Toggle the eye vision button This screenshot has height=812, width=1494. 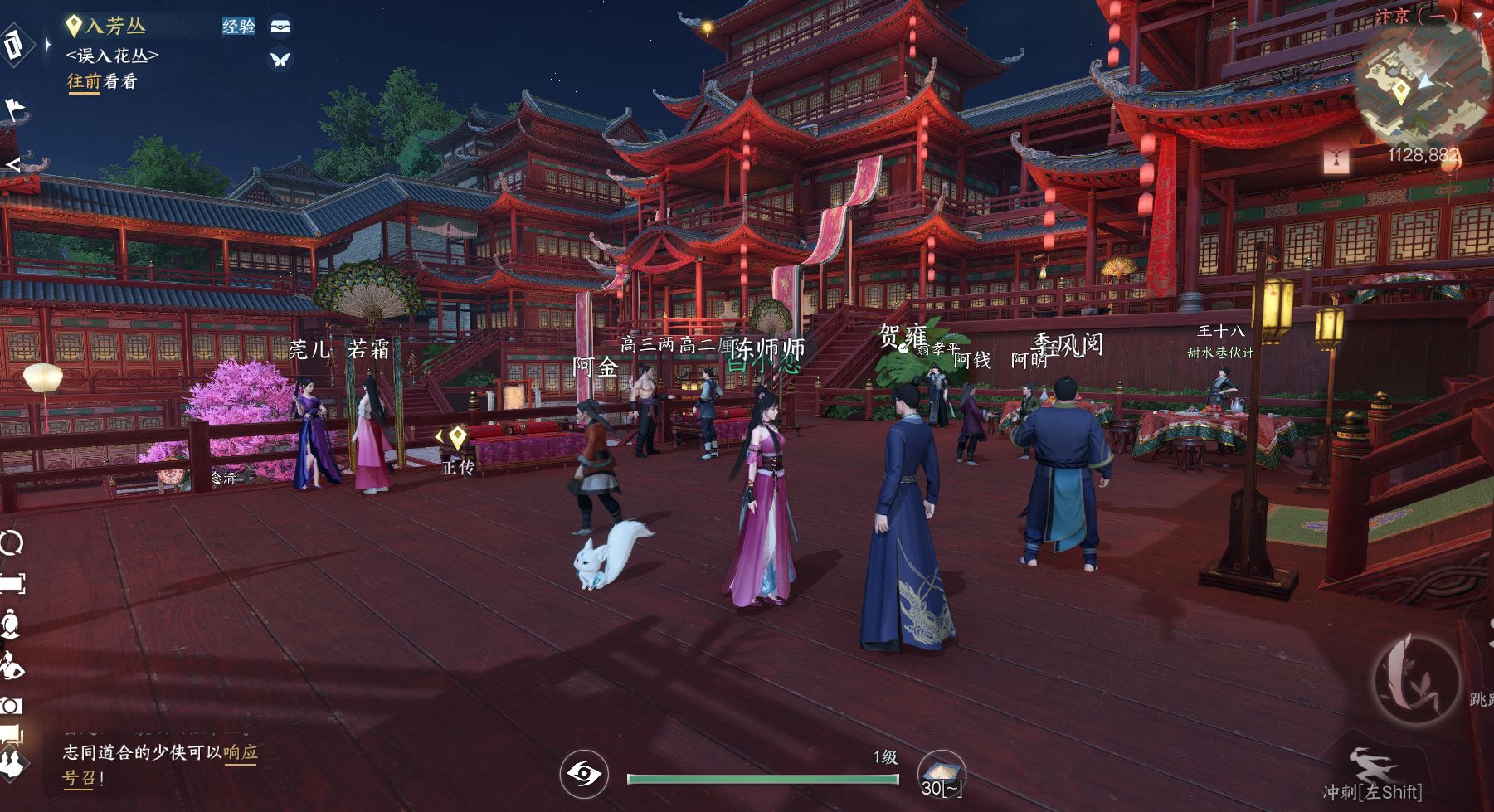pos(583,775)
